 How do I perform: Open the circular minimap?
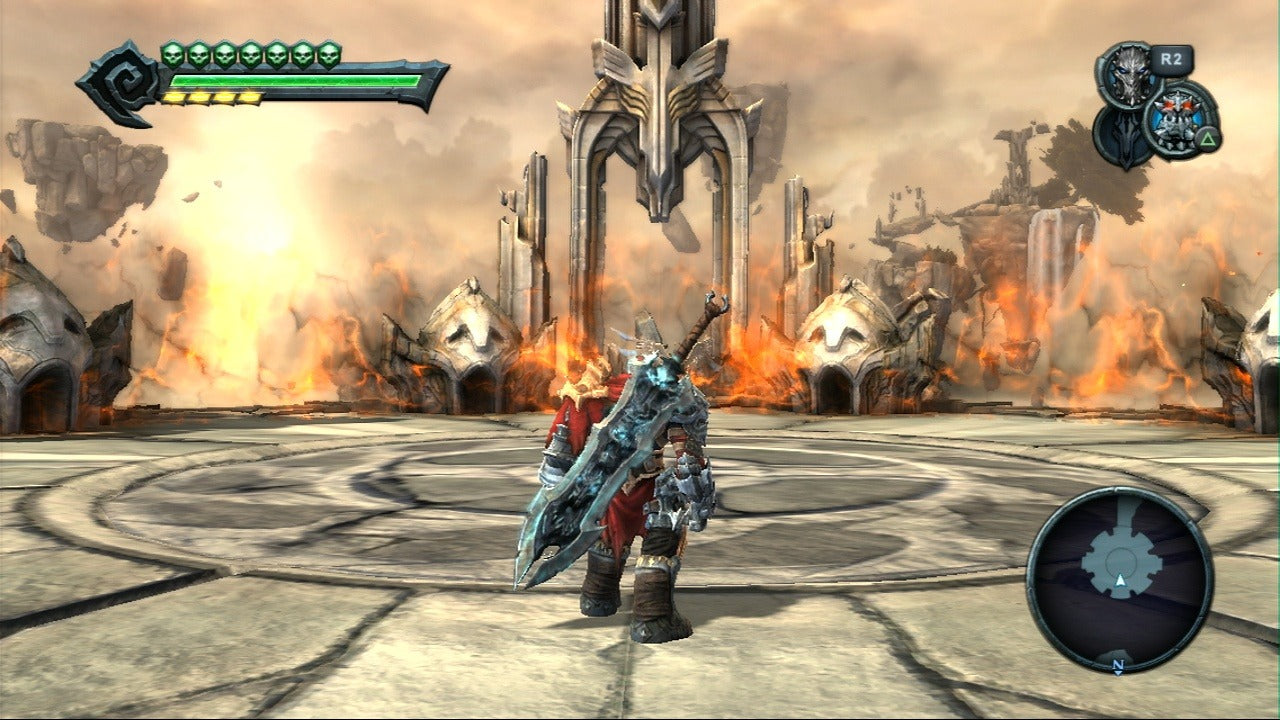(1120, 580)
